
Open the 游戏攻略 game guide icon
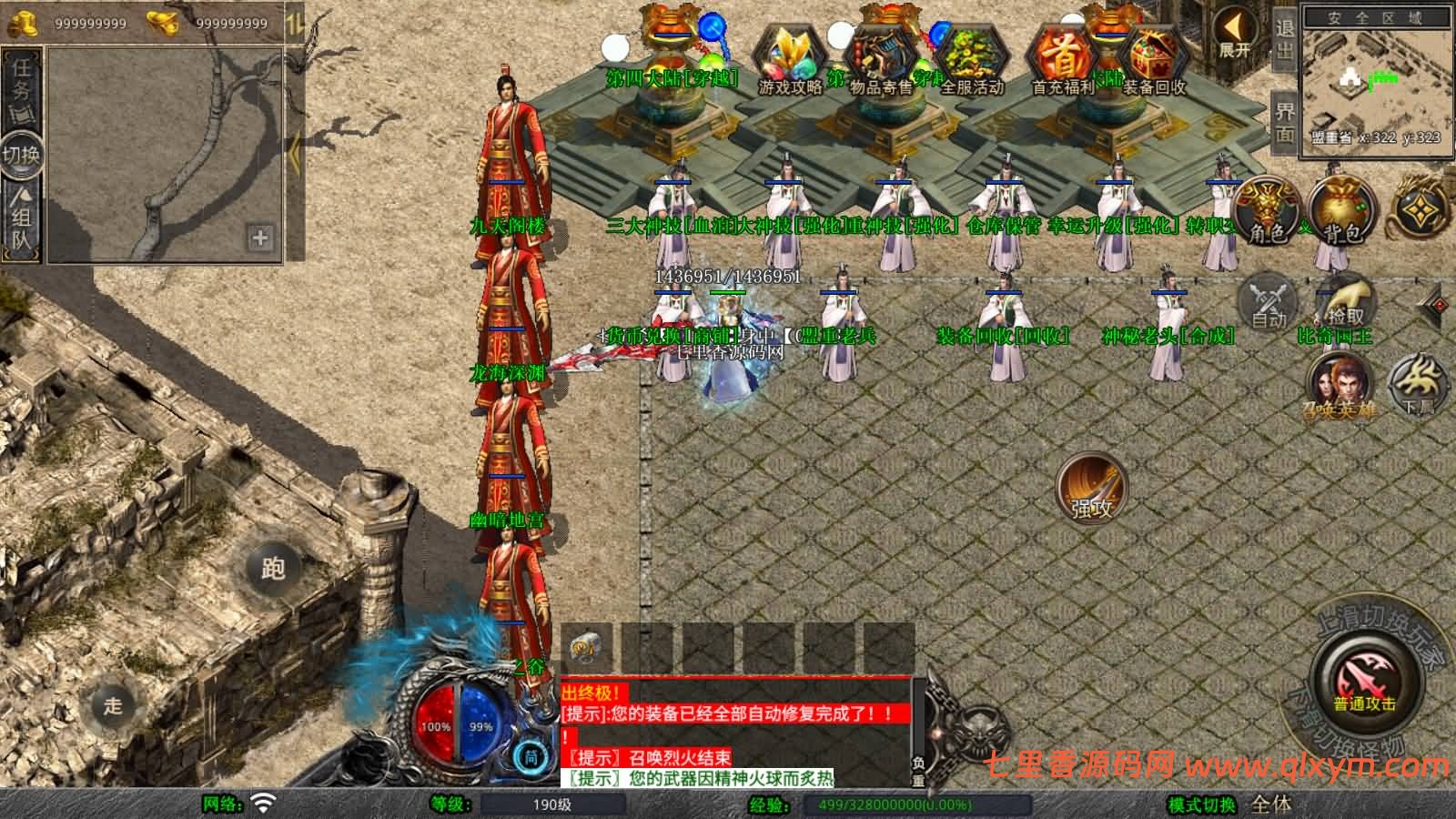tap(789, 59)
